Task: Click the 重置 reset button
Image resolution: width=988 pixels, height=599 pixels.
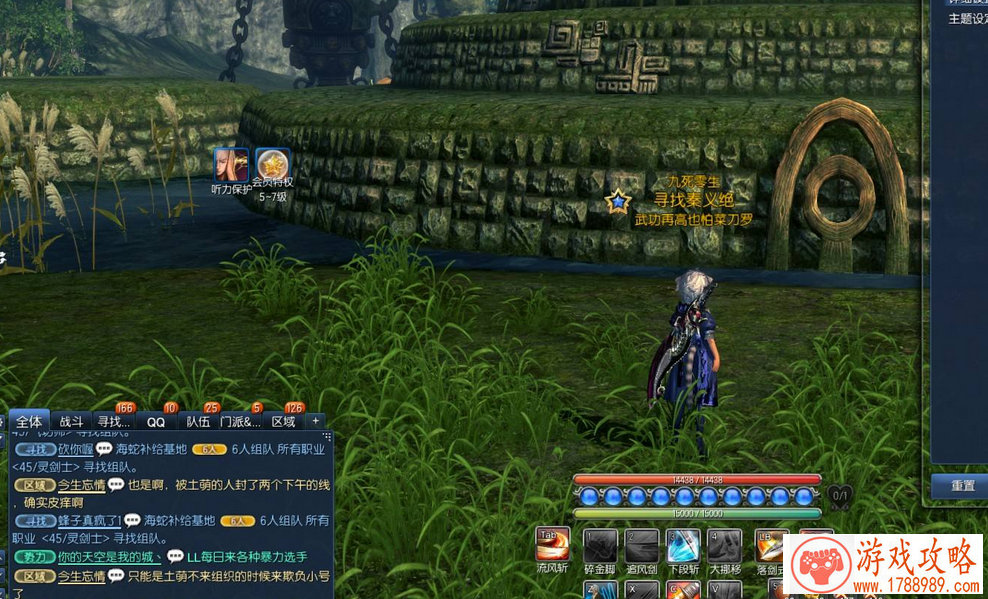Action: (x=962, y=486)
